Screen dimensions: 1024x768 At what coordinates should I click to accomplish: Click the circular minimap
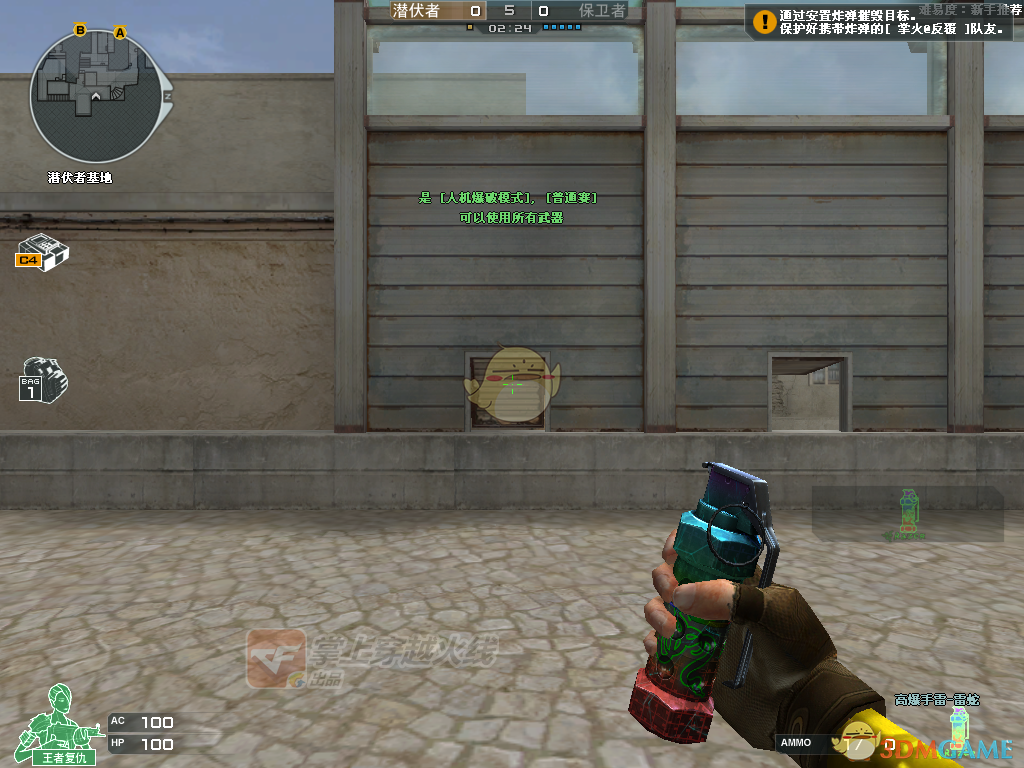tap(96, 97)
